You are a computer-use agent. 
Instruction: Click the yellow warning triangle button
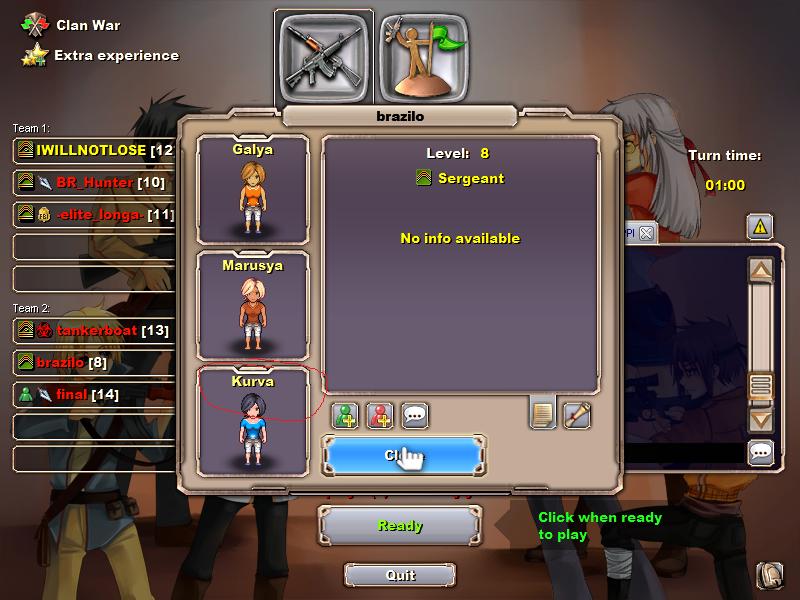coord(760,227)
